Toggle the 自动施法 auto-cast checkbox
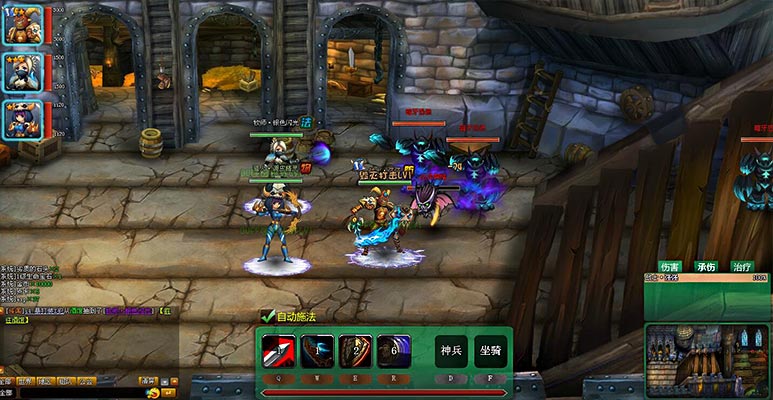The width and height of the screenshot is (773, 400). coord(267,316)
